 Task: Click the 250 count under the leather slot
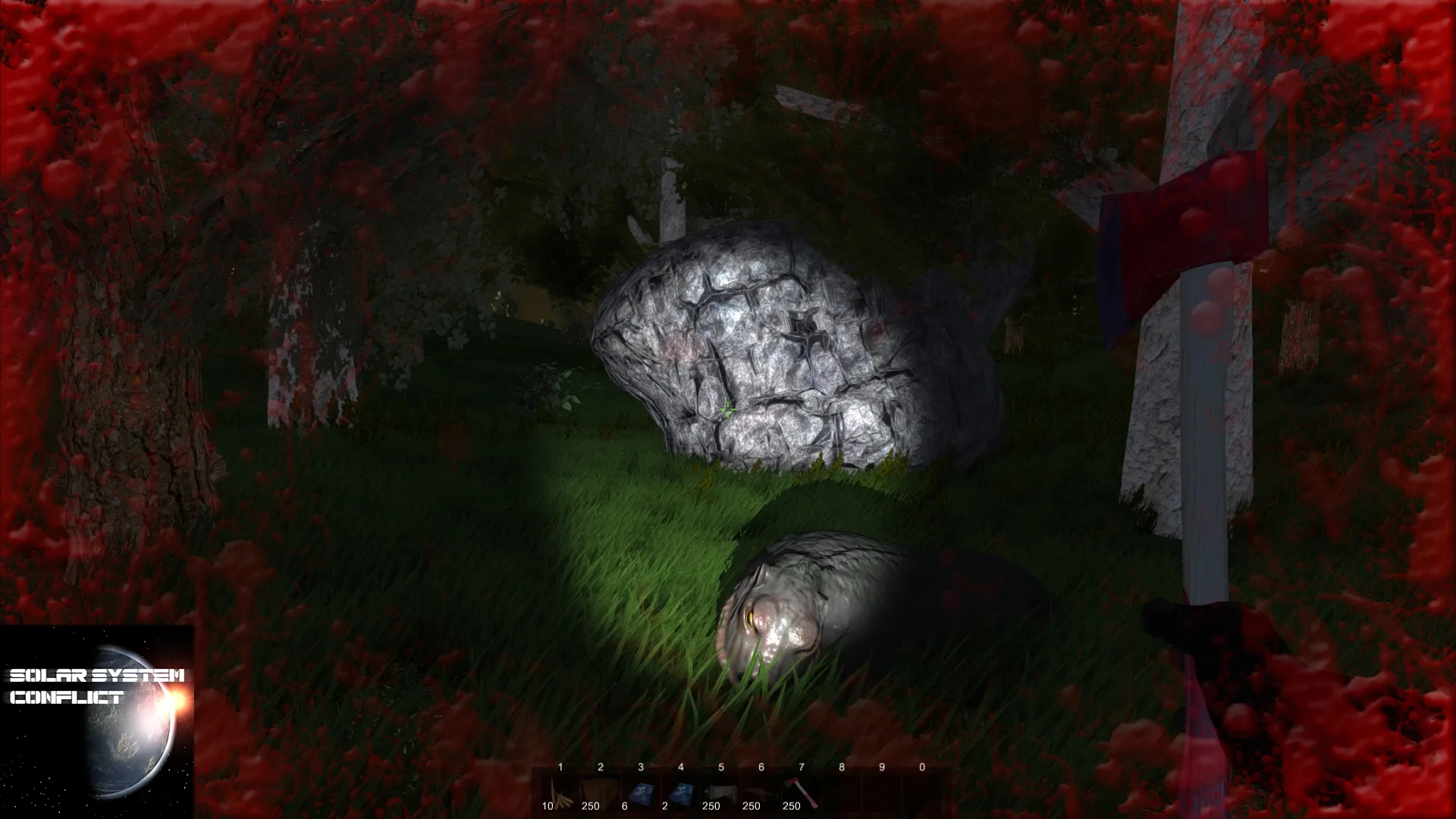point(589,807)
